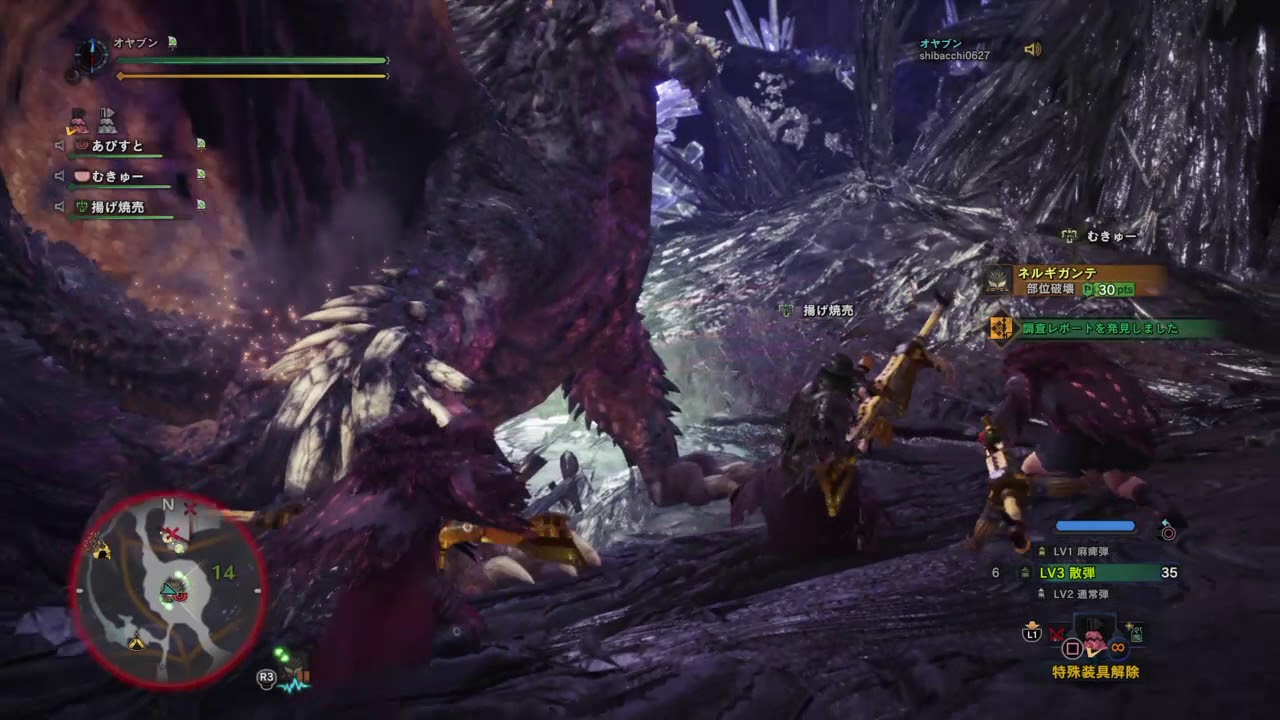
Task: Open the circular minimap
Action: coord(168,590)
